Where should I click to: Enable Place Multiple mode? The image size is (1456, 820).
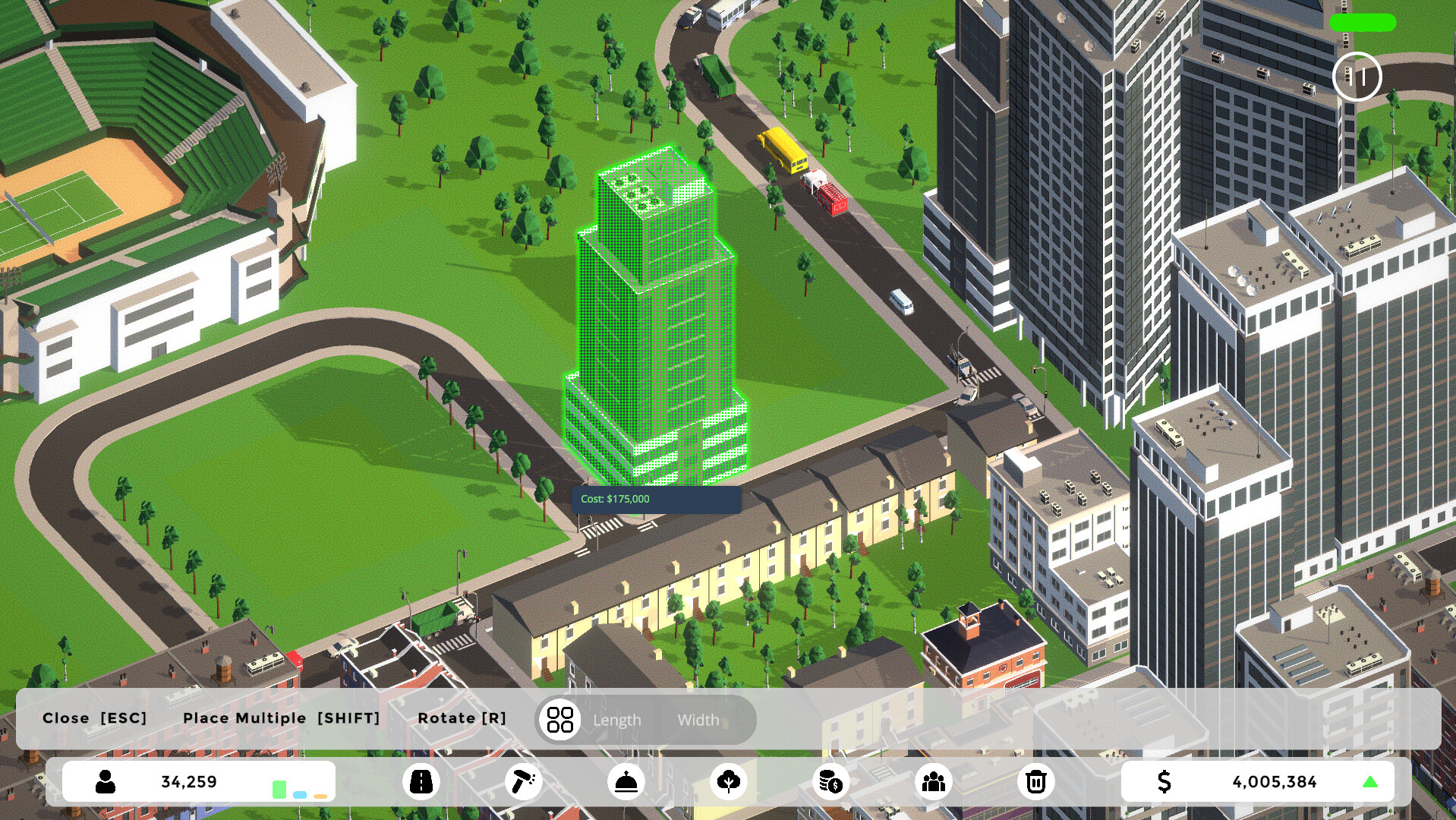click(x=282, y=717)
